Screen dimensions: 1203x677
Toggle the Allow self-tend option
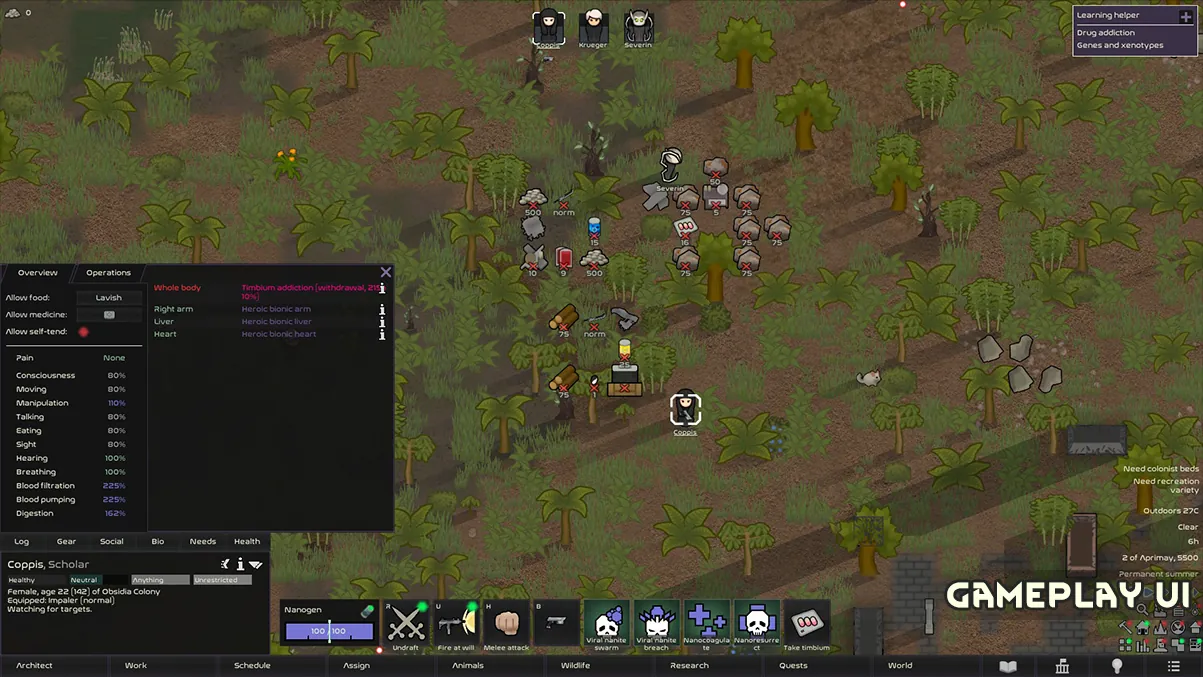(x=83, y=332)
